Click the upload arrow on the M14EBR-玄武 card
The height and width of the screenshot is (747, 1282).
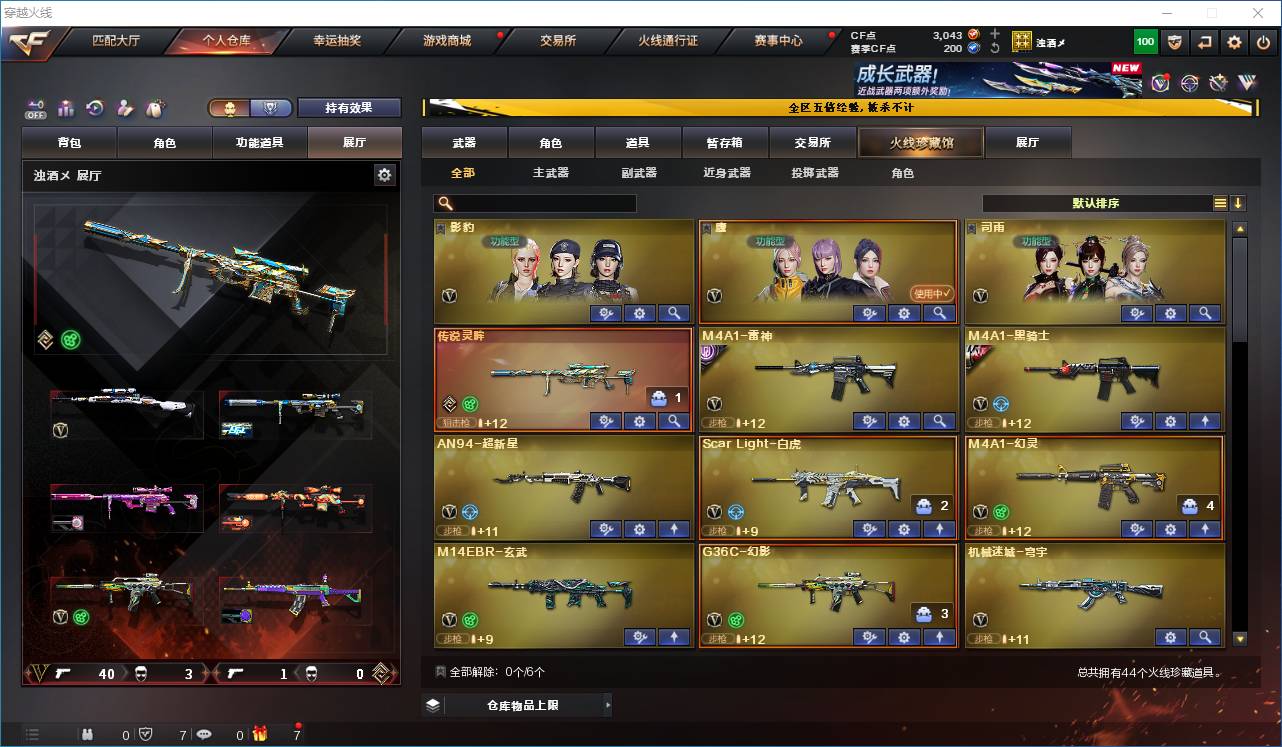tap(674, 637)
